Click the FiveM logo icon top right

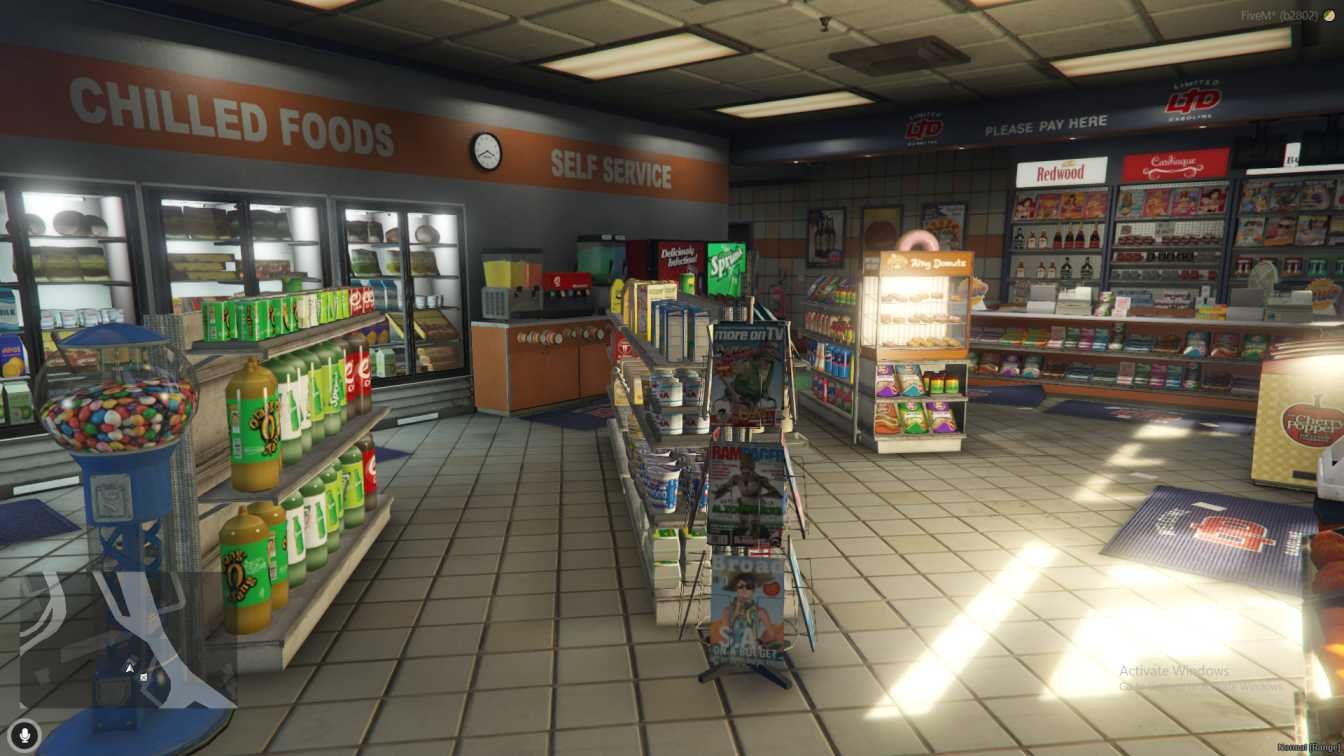pyautogui.click(x=1330, y=16)
